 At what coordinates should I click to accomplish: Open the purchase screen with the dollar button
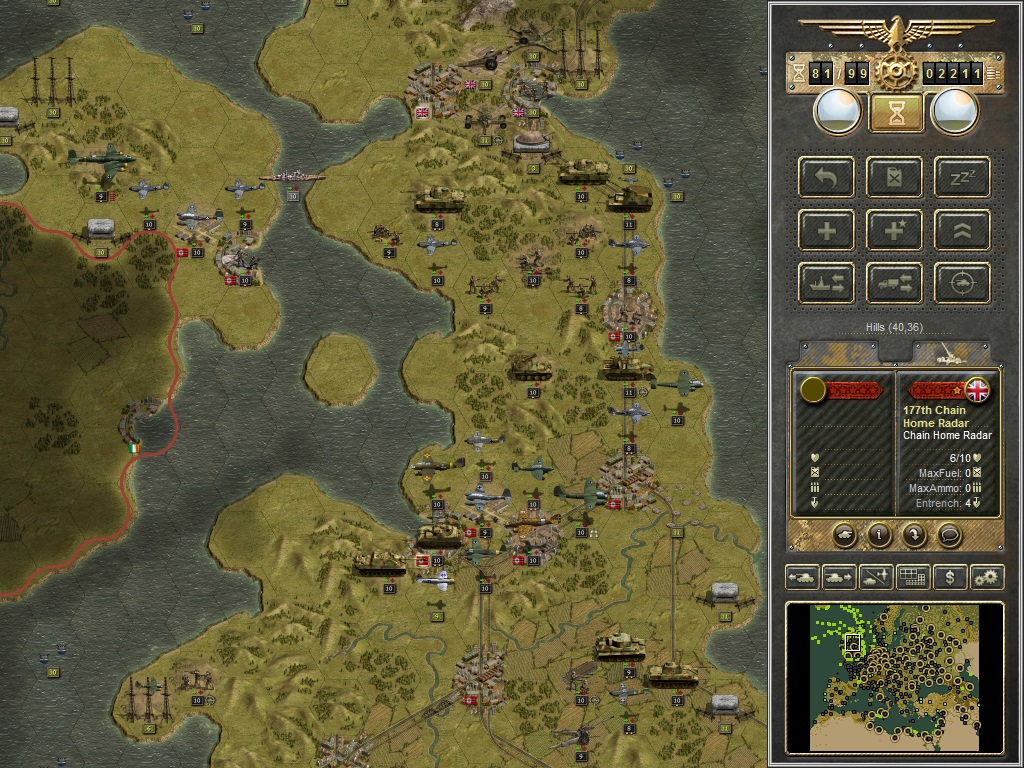pyautogui.click(x=949, y=577)
